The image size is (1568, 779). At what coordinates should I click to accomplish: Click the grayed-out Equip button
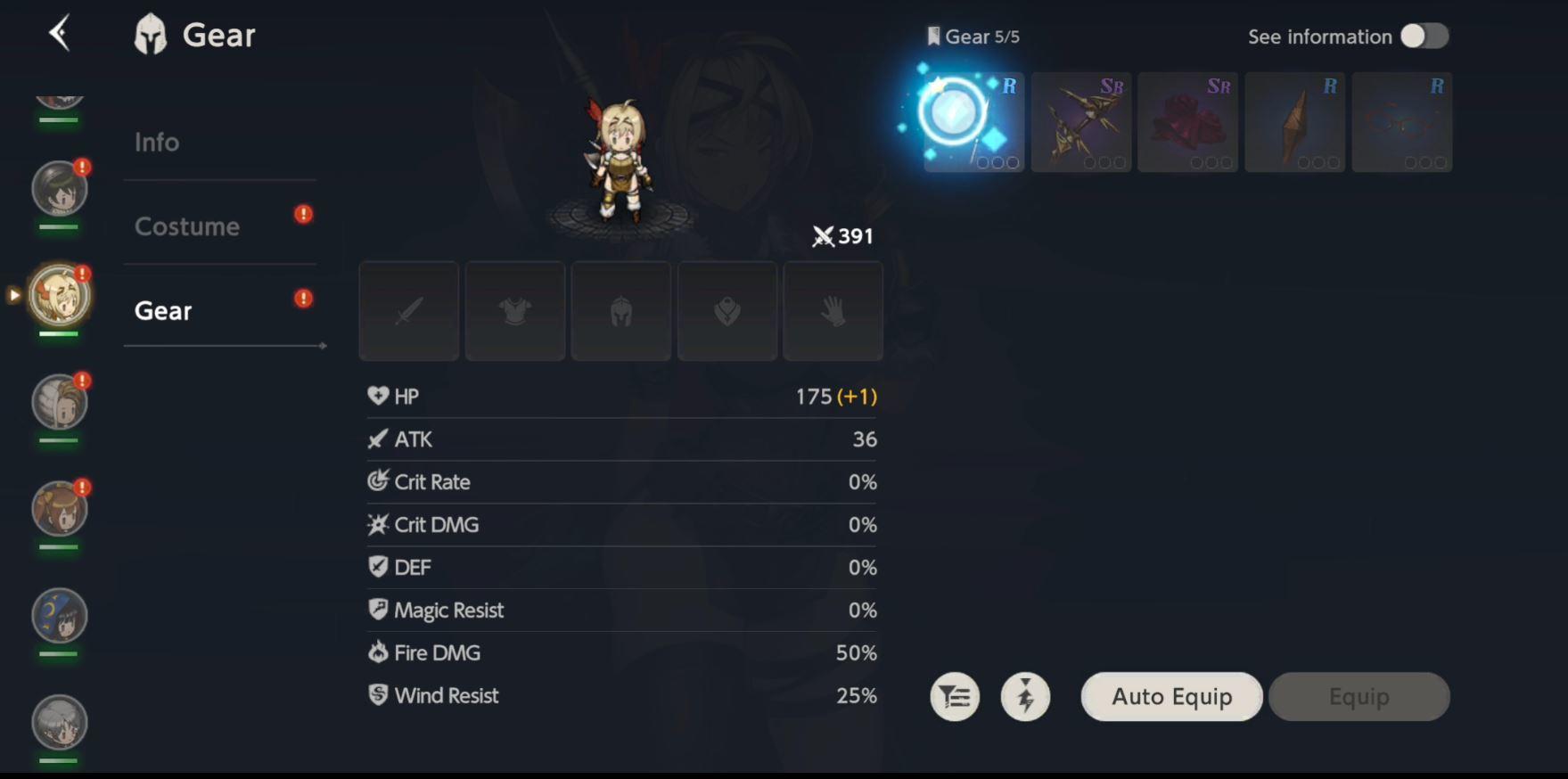pos(1359,696)
